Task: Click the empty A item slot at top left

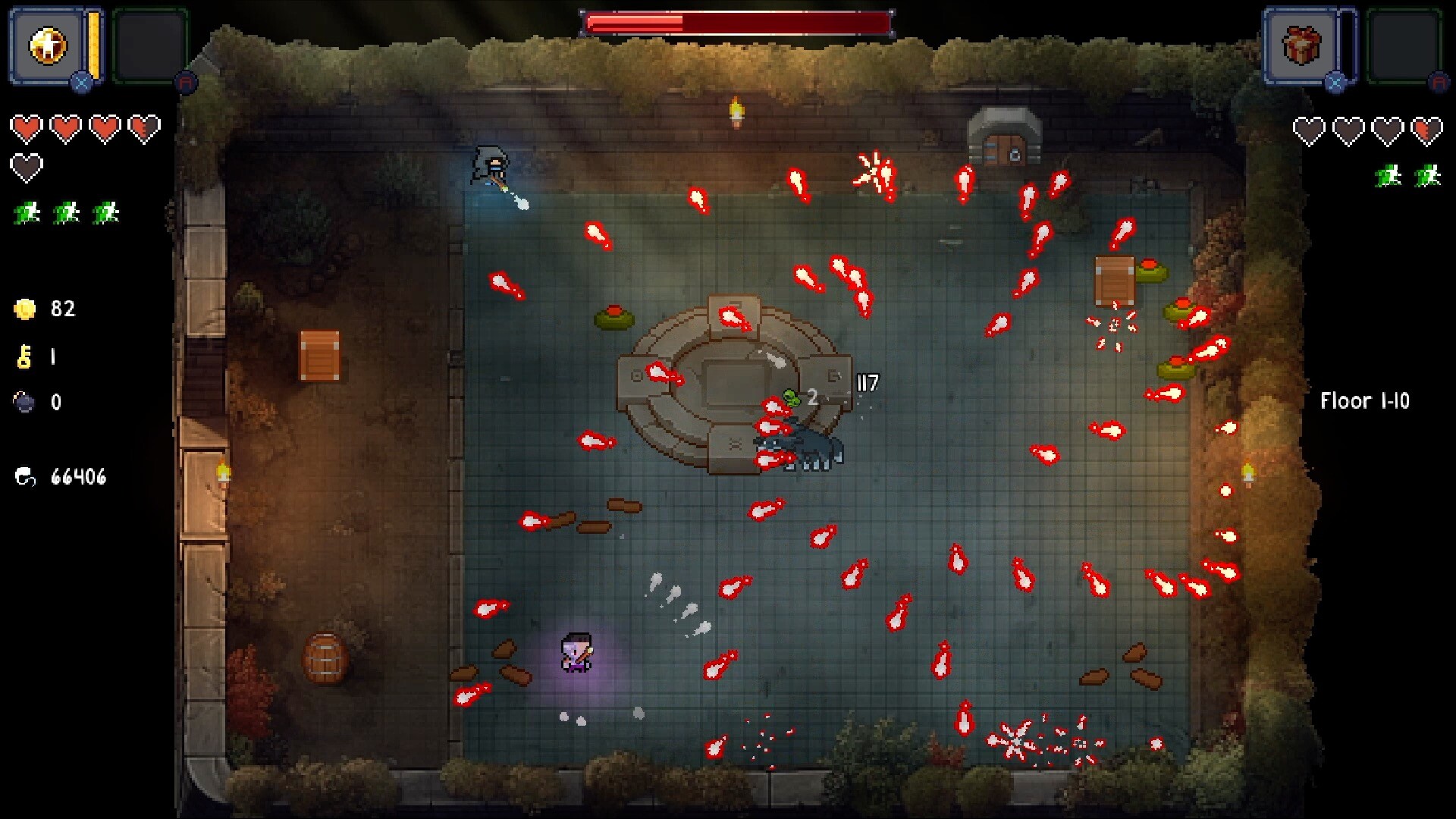Action: coord(149,45)
